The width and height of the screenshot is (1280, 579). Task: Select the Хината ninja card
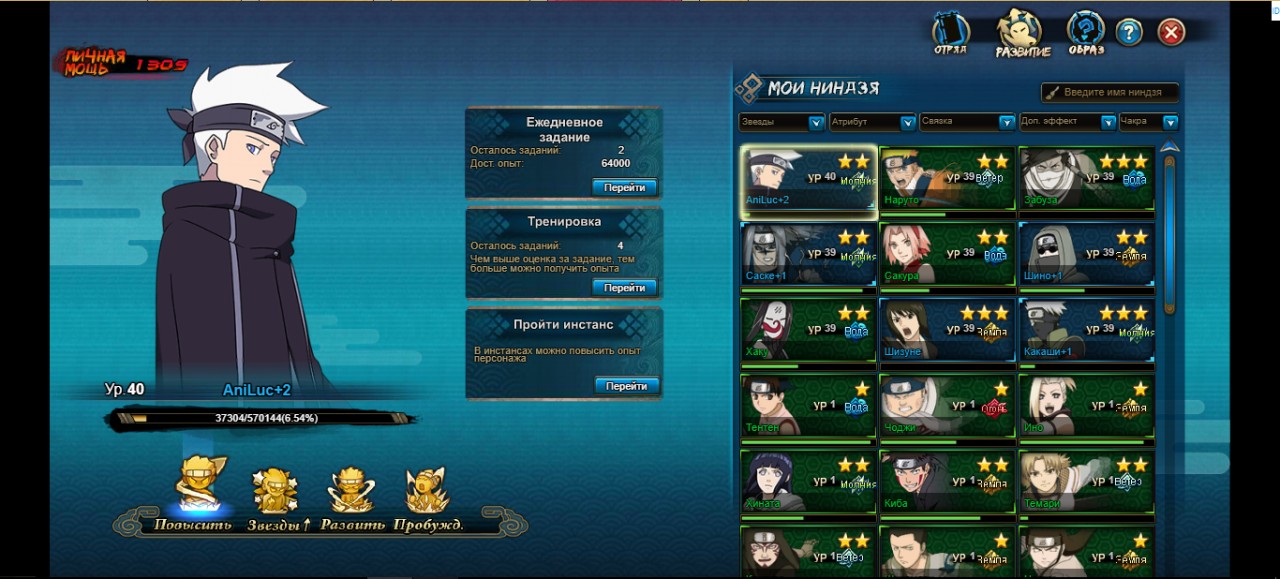[x=808, y=484]
